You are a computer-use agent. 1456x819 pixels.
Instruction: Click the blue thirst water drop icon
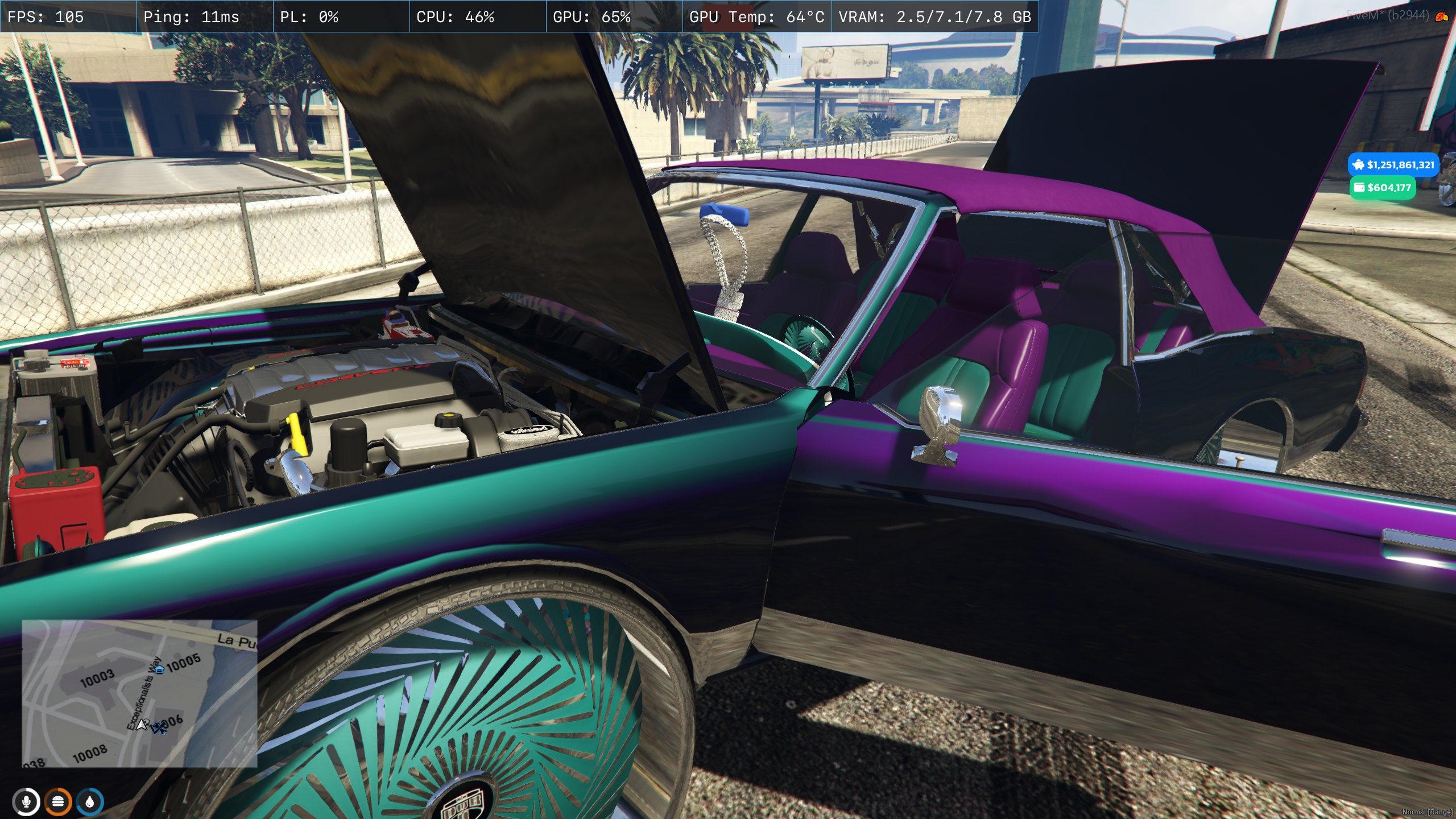tap(90, 803)
